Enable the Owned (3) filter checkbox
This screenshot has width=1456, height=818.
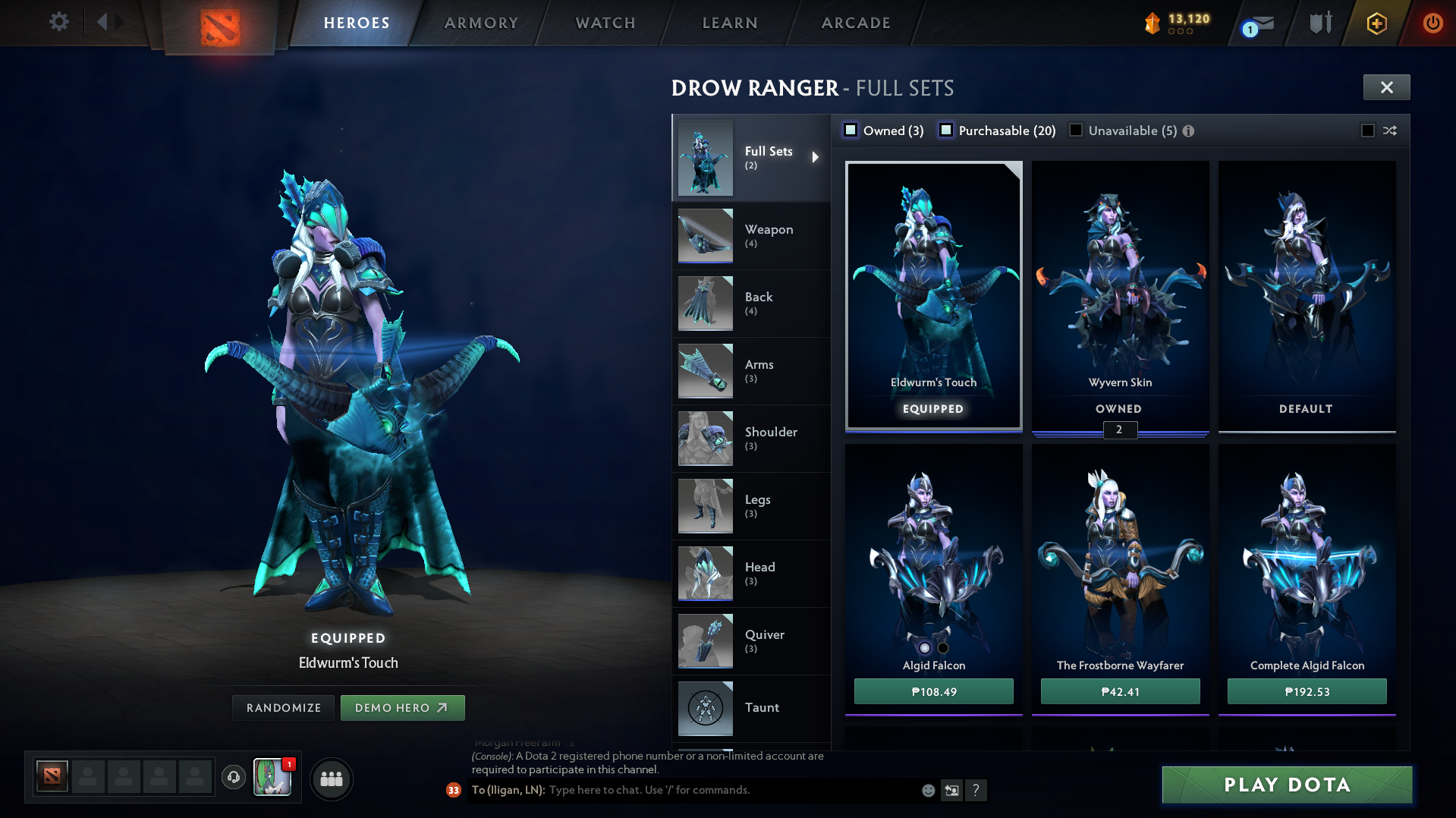click(x=851, y=130)
